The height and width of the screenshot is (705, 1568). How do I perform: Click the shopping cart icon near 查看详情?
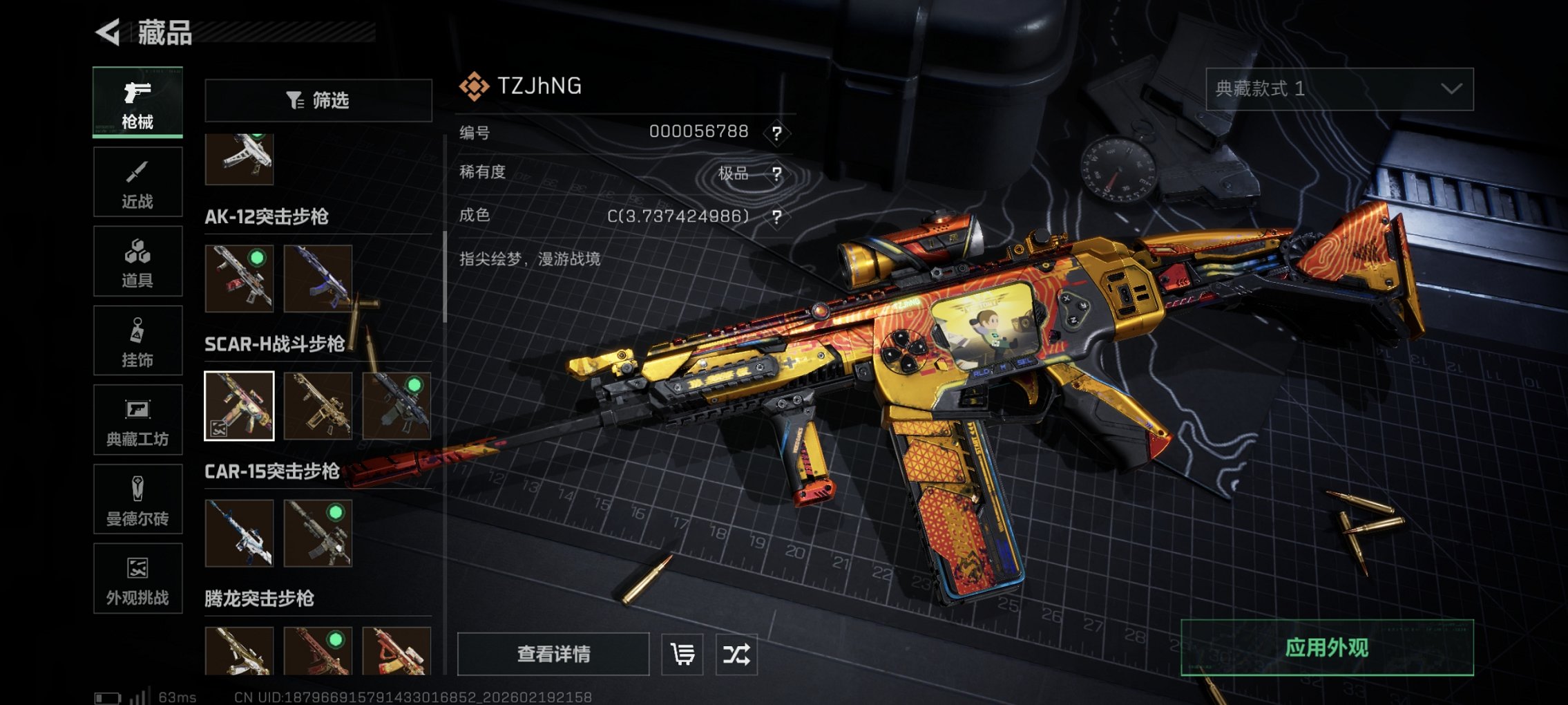click(x=682, y=653)
